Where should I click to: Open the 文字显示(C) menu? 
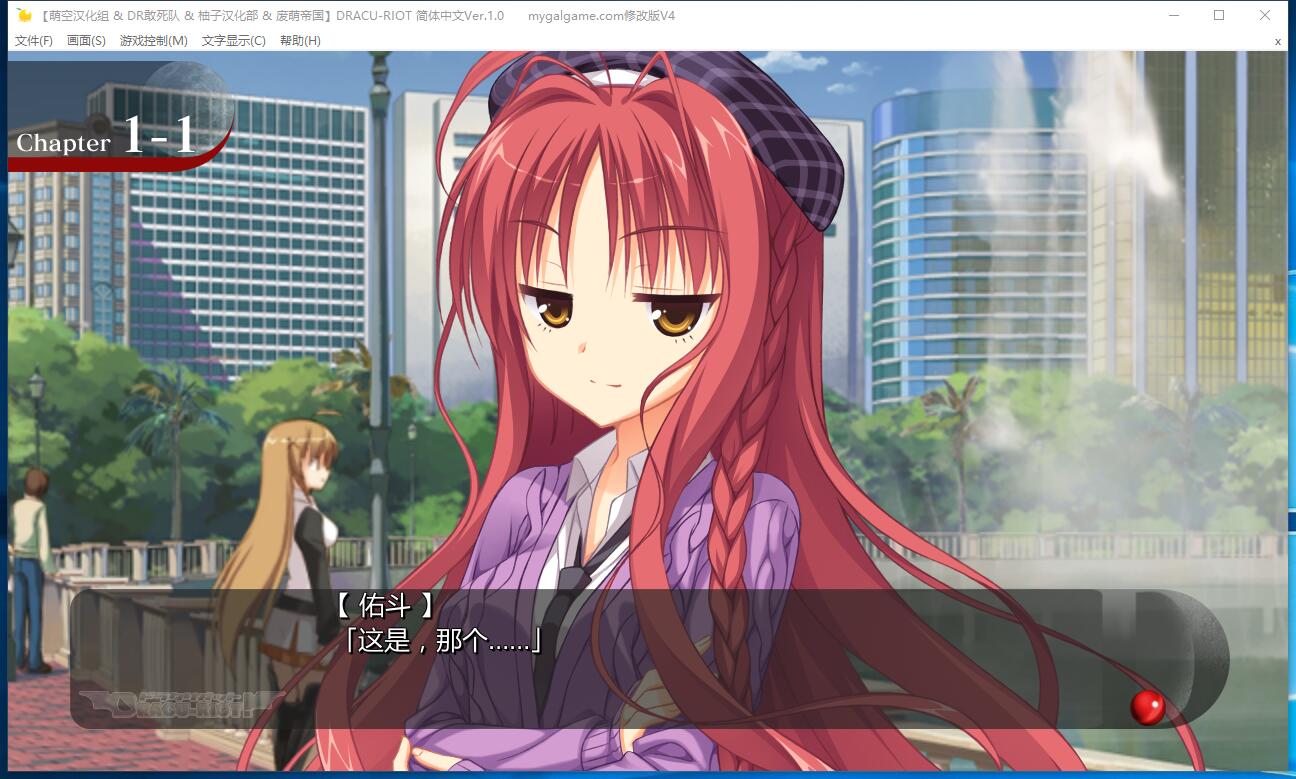[x=233, y=41]
